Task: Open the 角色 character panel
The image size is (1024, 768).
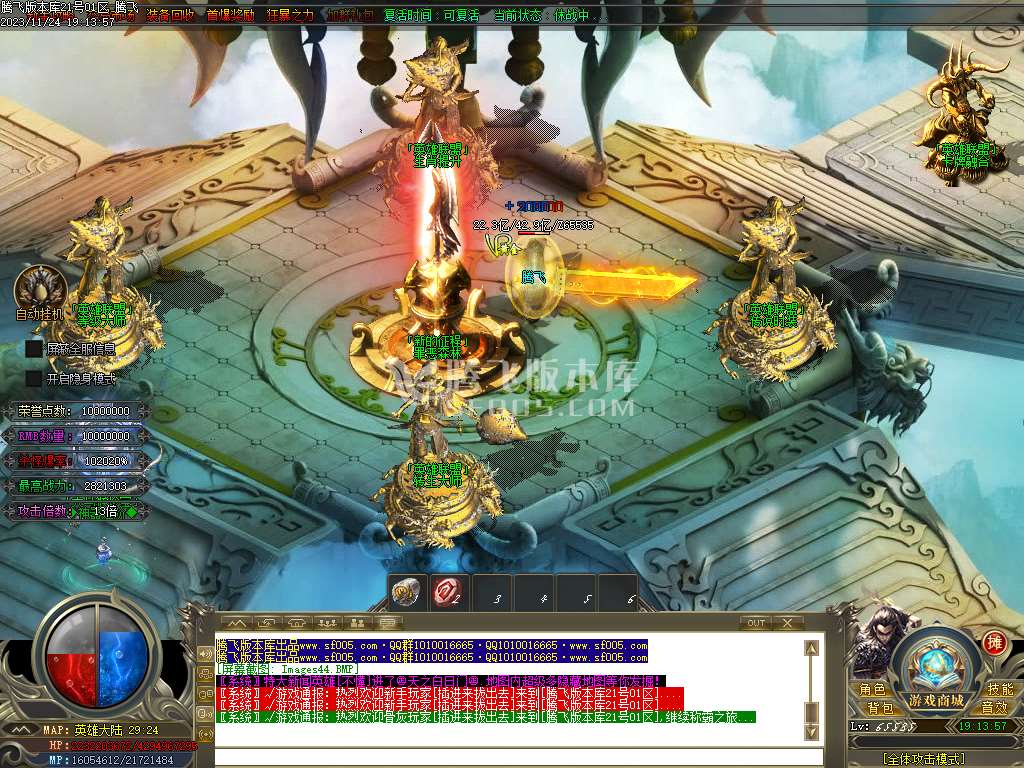Action: pyautogui.click(x=872, y=690)
